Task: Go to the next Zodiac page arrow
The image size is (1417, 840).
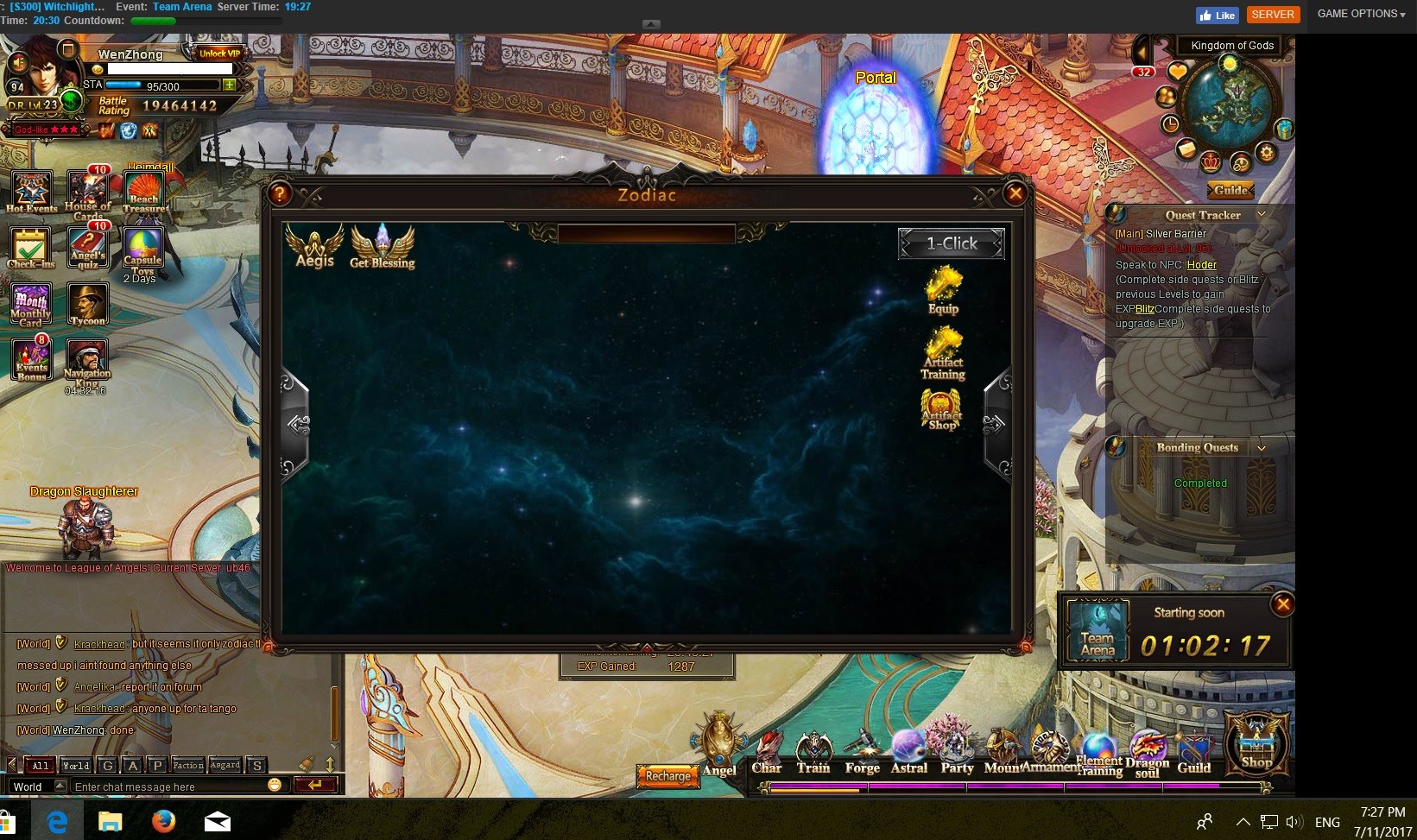Action: (x=995, y=423)
